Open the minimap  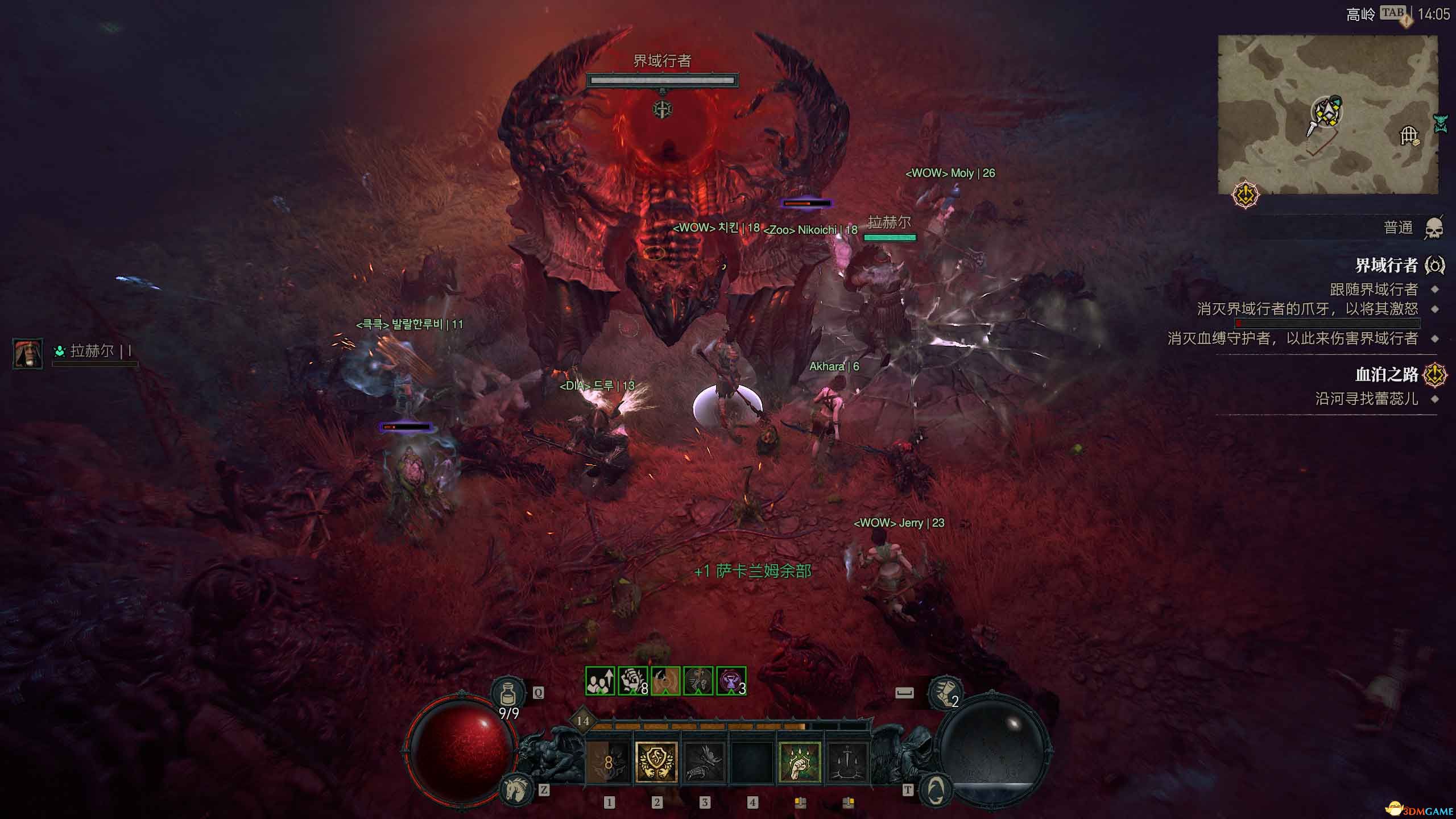[x=1327, y=114]
